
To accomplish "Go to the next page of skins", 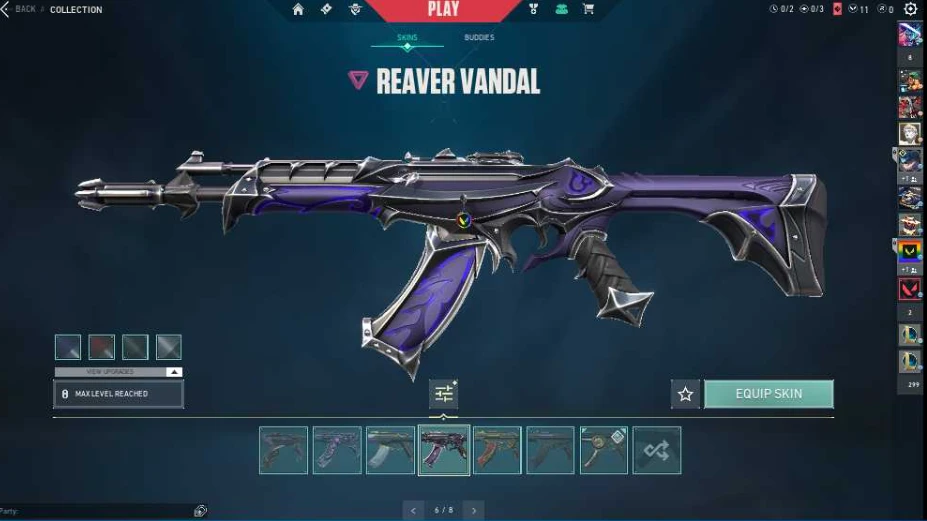I will [473, 510].
